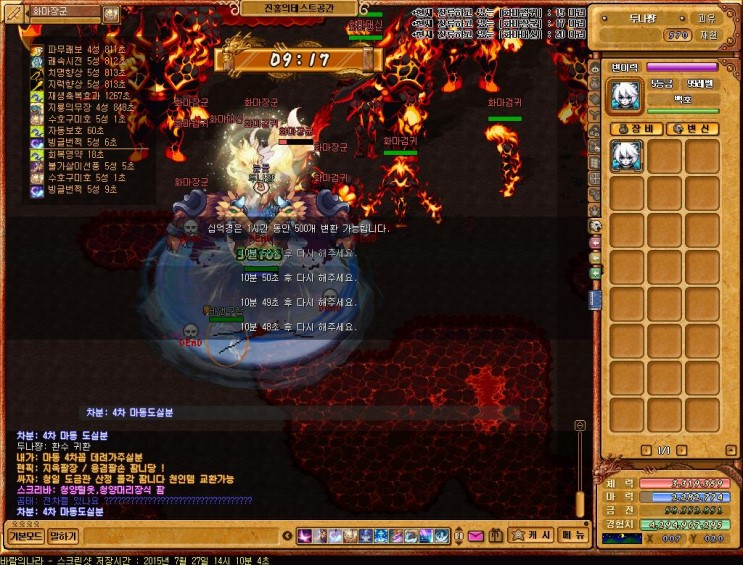Click the gift box icon beside the mail
Viewport: 743px width, 565px height.
pos(494,536)
